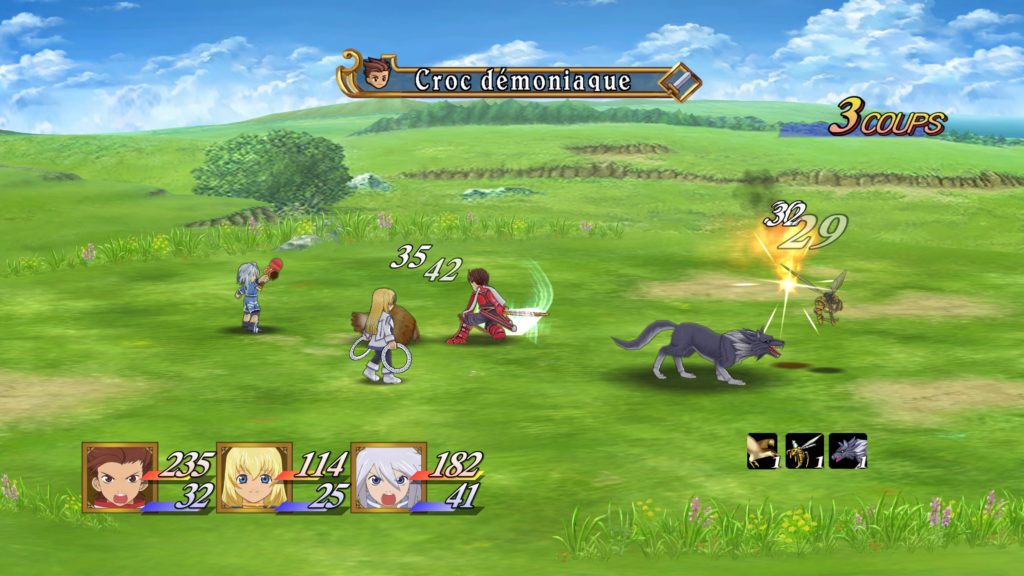The image size is (1024, 576).
Task: Click the wasp enemy icon
Action: (804, 450)
